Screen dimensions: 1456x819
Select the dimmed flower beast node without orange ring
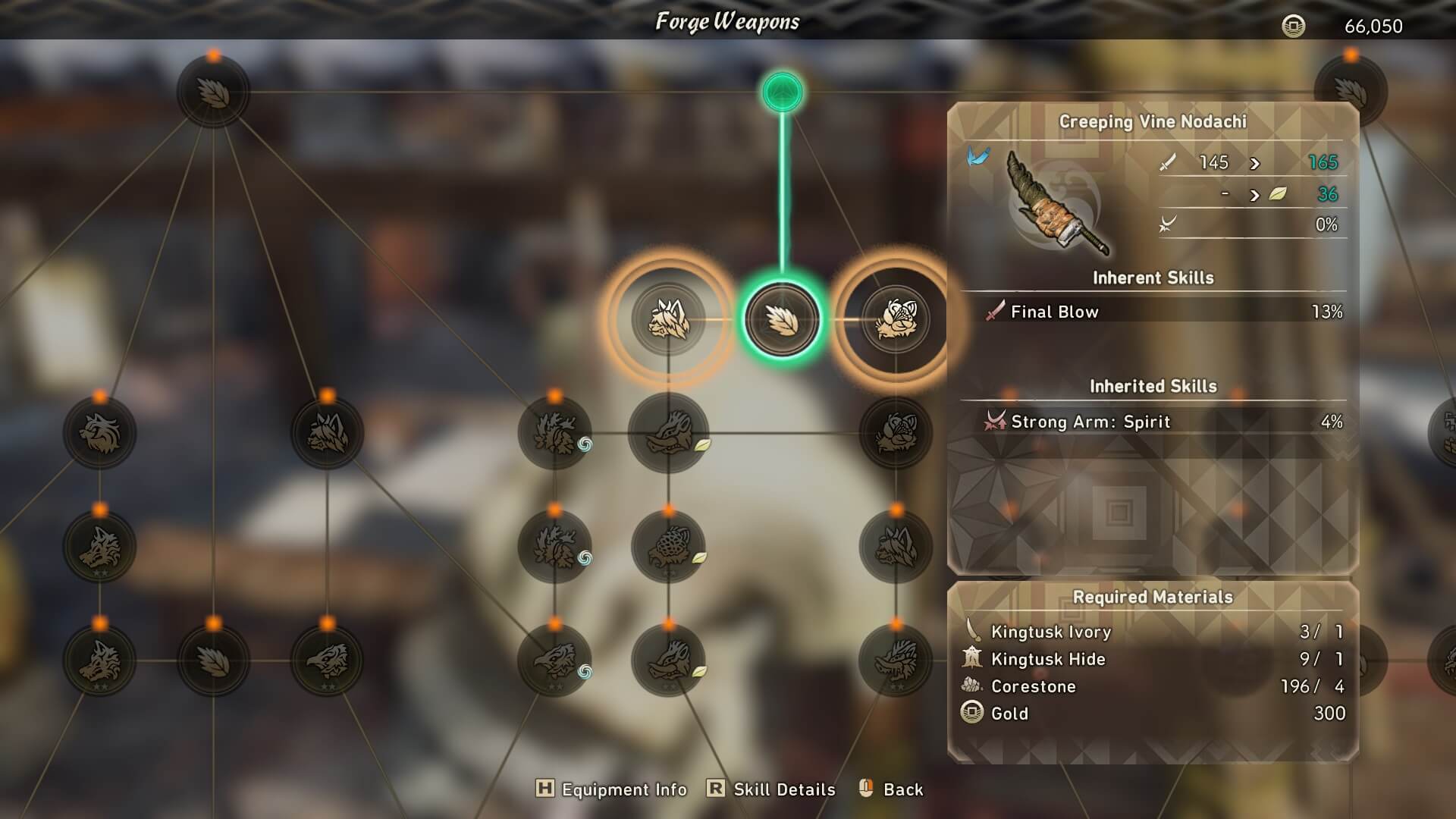coord(896,433)
